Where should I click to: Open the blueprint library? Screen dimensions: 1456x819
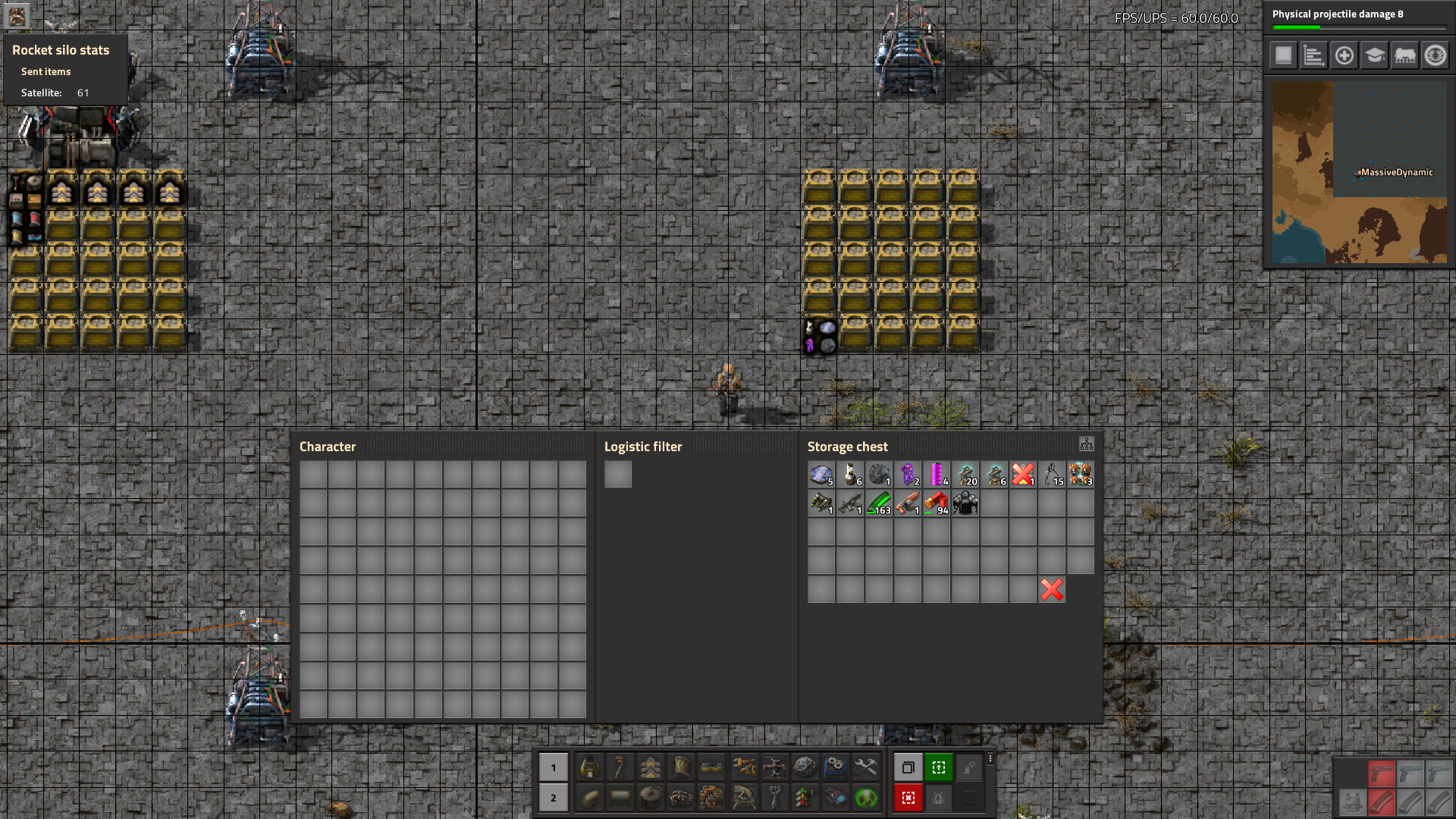[x=1282, y=55]
